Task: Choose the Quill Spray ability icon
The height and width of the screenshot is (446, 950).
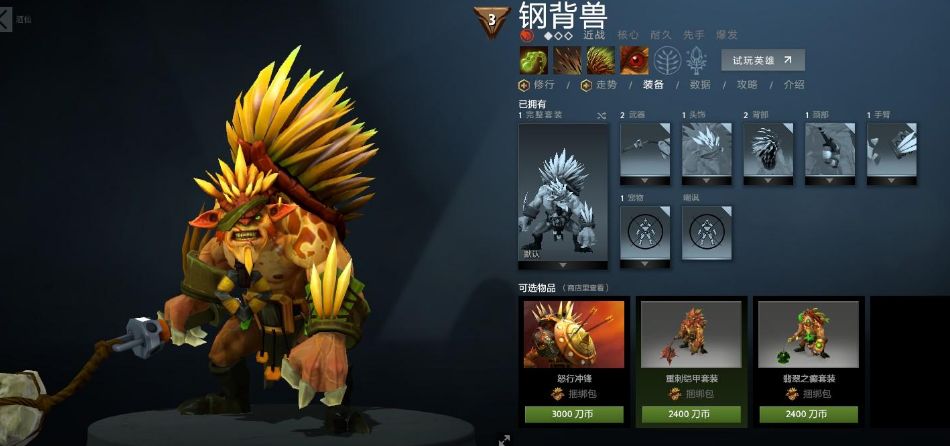Action: (567, 60)
